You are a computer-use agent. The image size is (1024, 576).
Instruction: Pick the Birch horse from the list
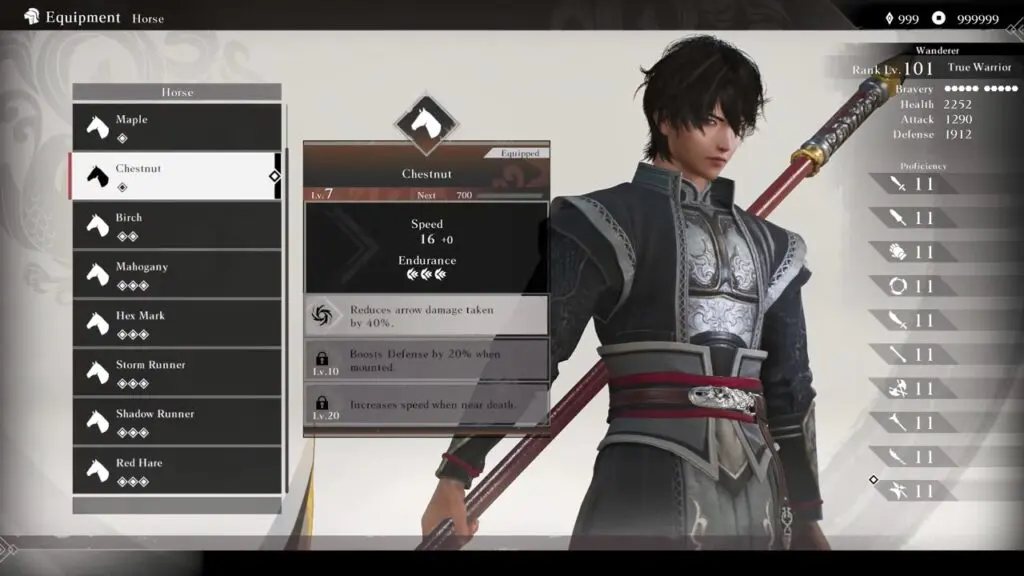pyautogui.click(x=177, y=225)
